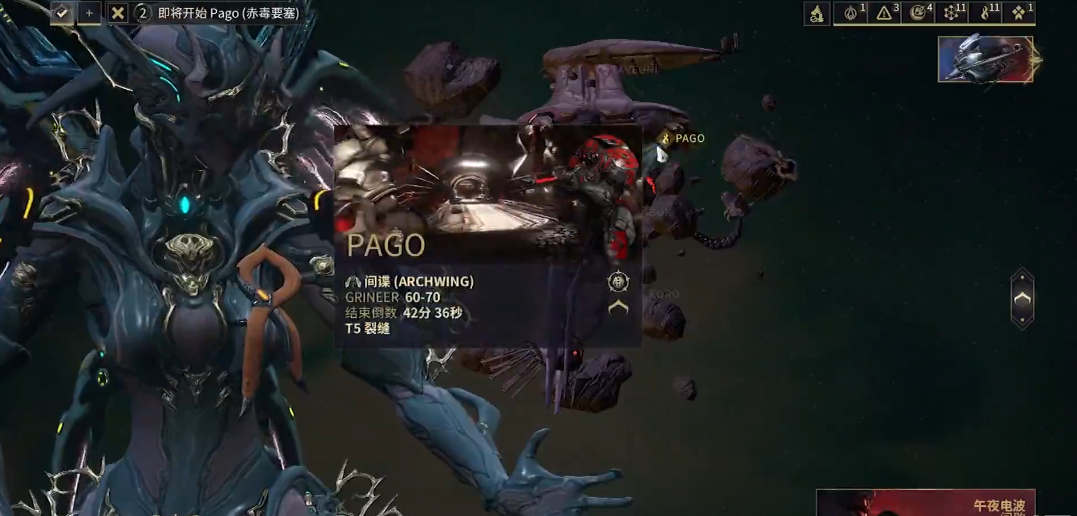
Task: Cancel the Pago mission countdown
Action: pyautogui.click(x=118, y=13)
